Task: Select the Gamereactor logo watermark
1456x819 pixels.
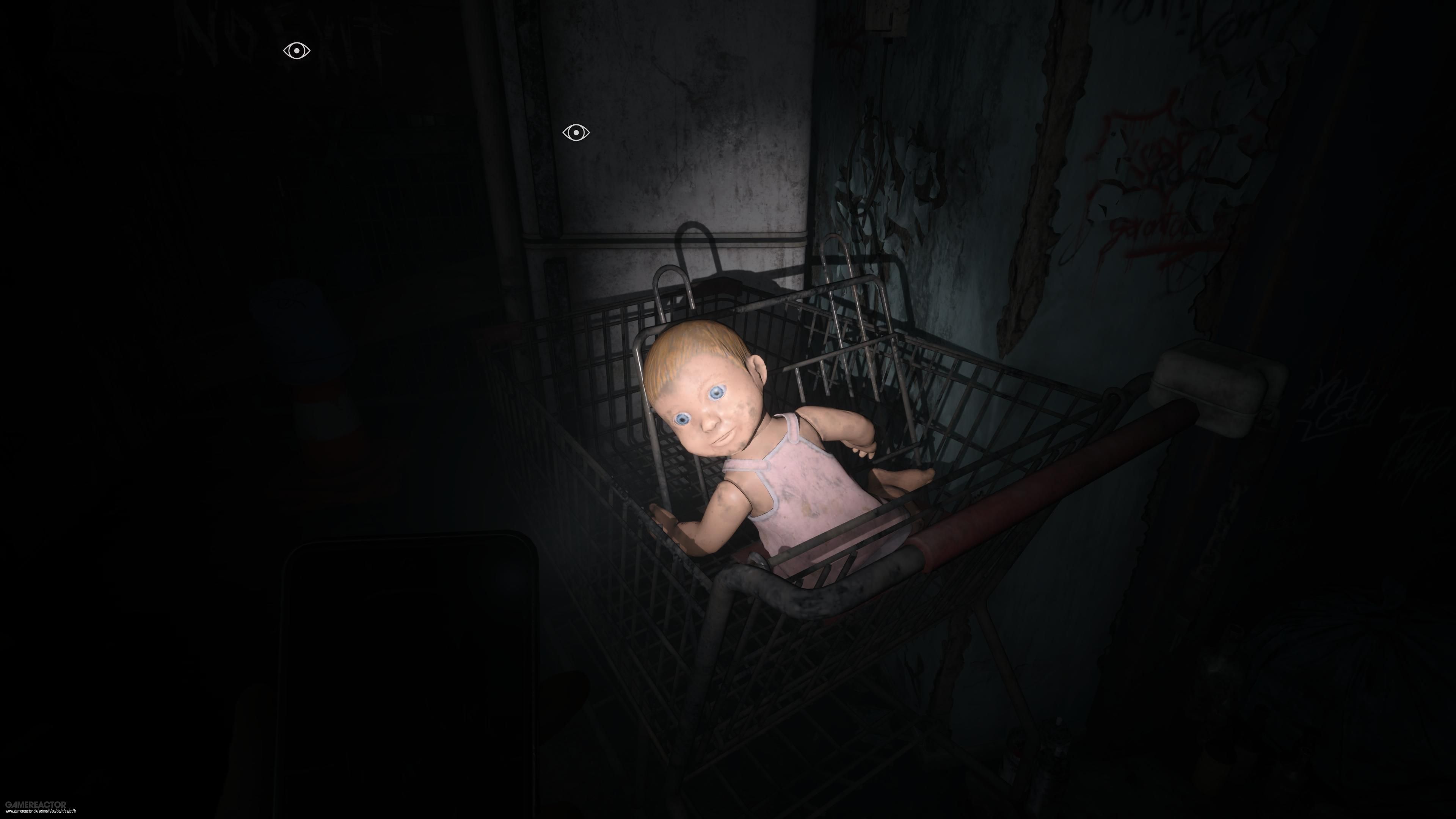Action: pos(36,804)
